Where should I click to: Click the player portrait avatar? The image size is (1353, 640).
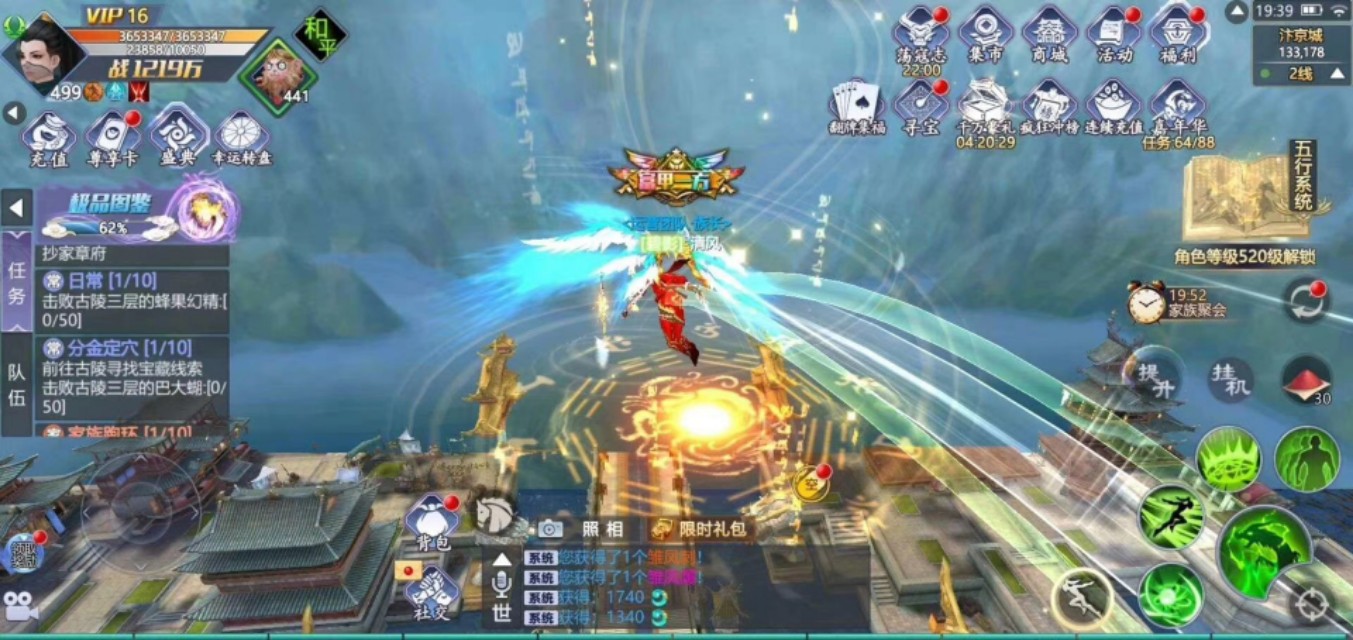coord(45,50)
